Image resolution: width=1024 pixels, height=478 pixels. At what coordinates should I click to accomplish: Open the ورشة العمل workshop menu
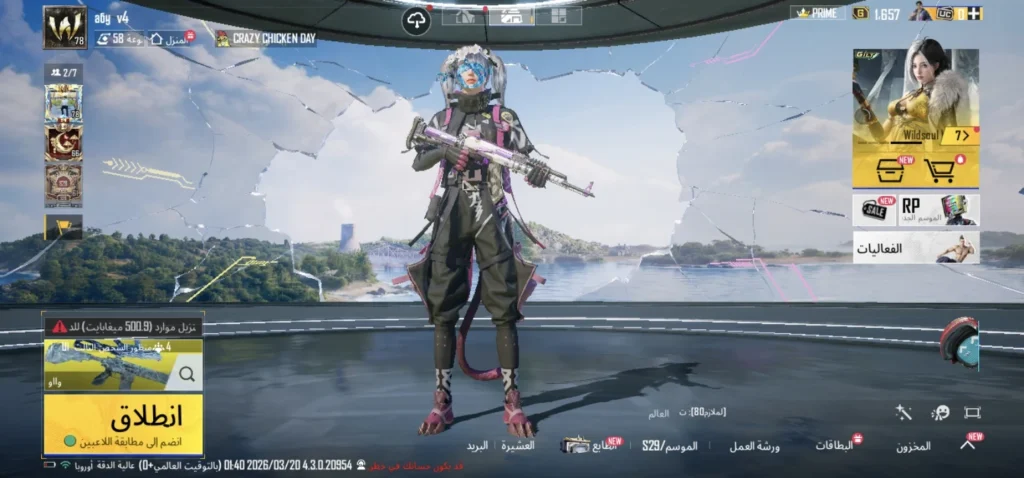coord(754,446)
